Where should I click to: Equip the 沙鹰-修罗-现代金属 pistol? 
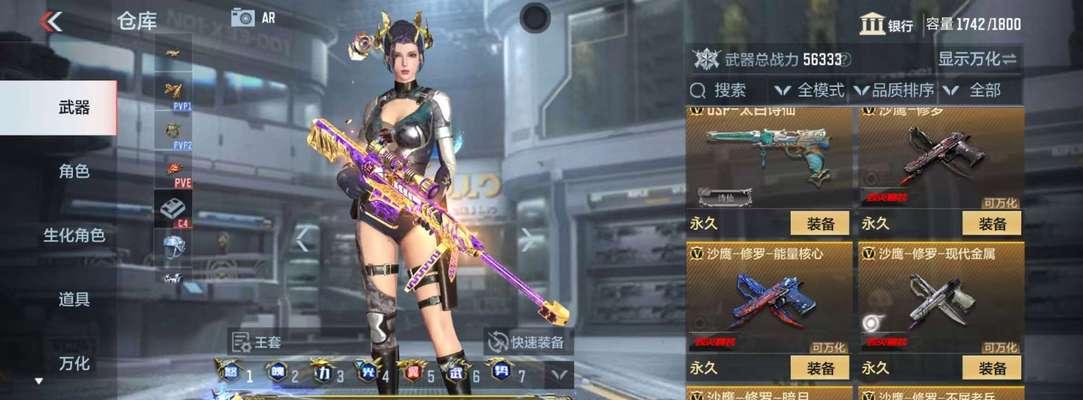tap(992, 367)
